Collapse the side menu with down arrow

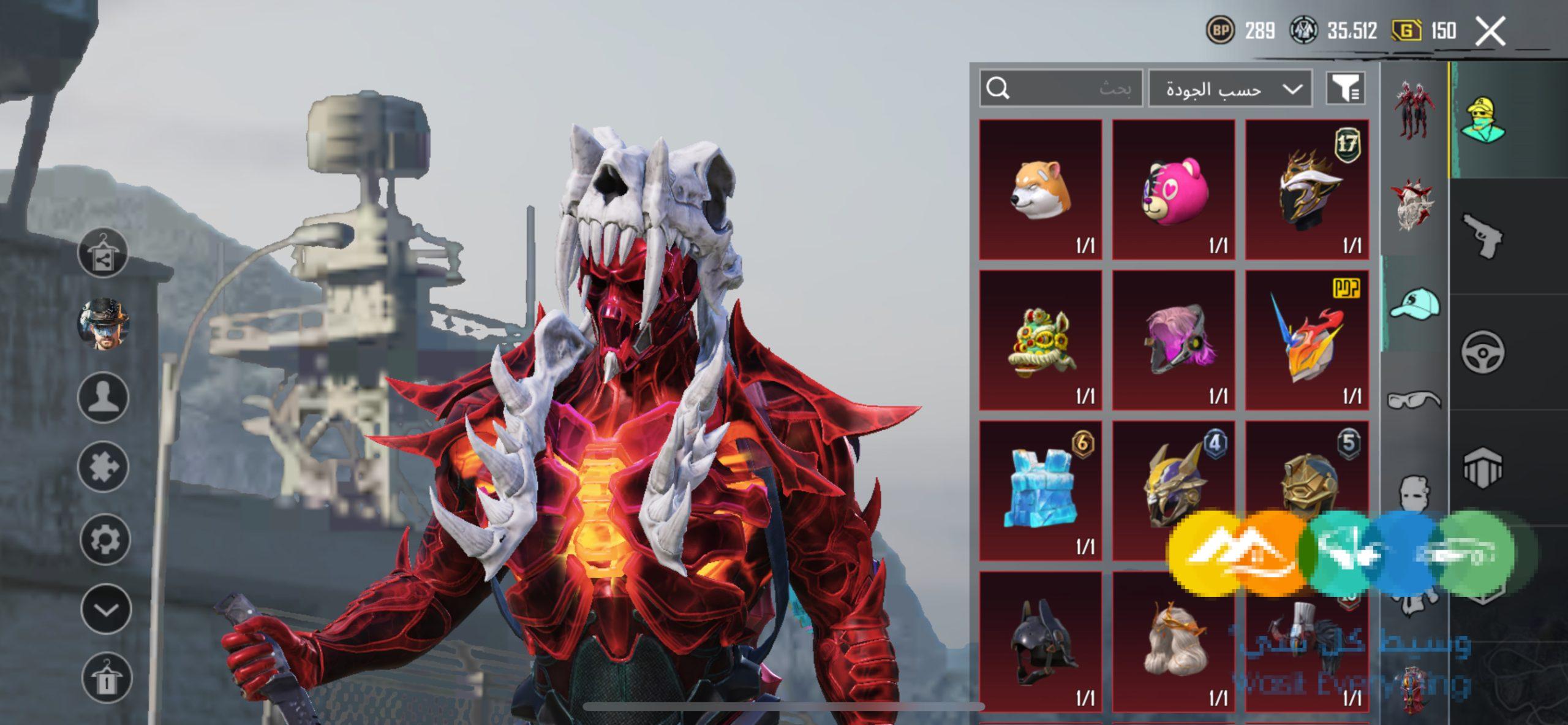coord(105,609)
